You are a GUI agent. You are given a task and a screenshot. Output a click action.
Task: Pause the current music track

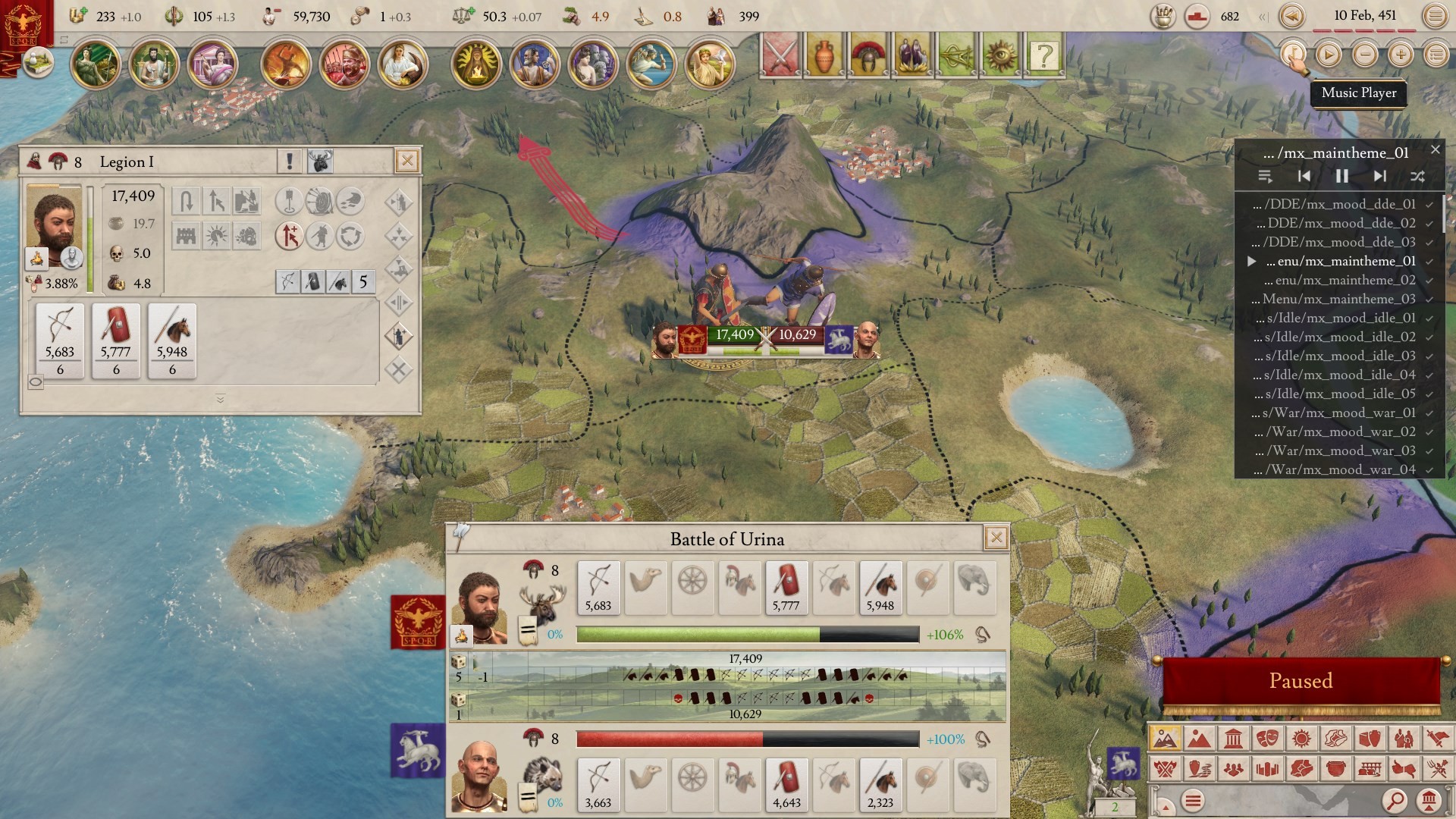click(1341, 177)
